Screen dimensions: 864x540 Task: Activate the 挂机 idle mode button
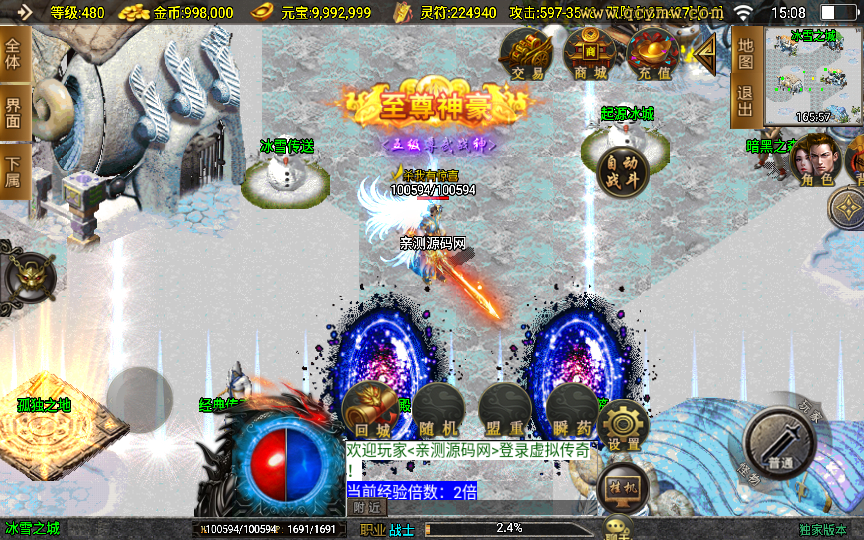coord(622,487)
